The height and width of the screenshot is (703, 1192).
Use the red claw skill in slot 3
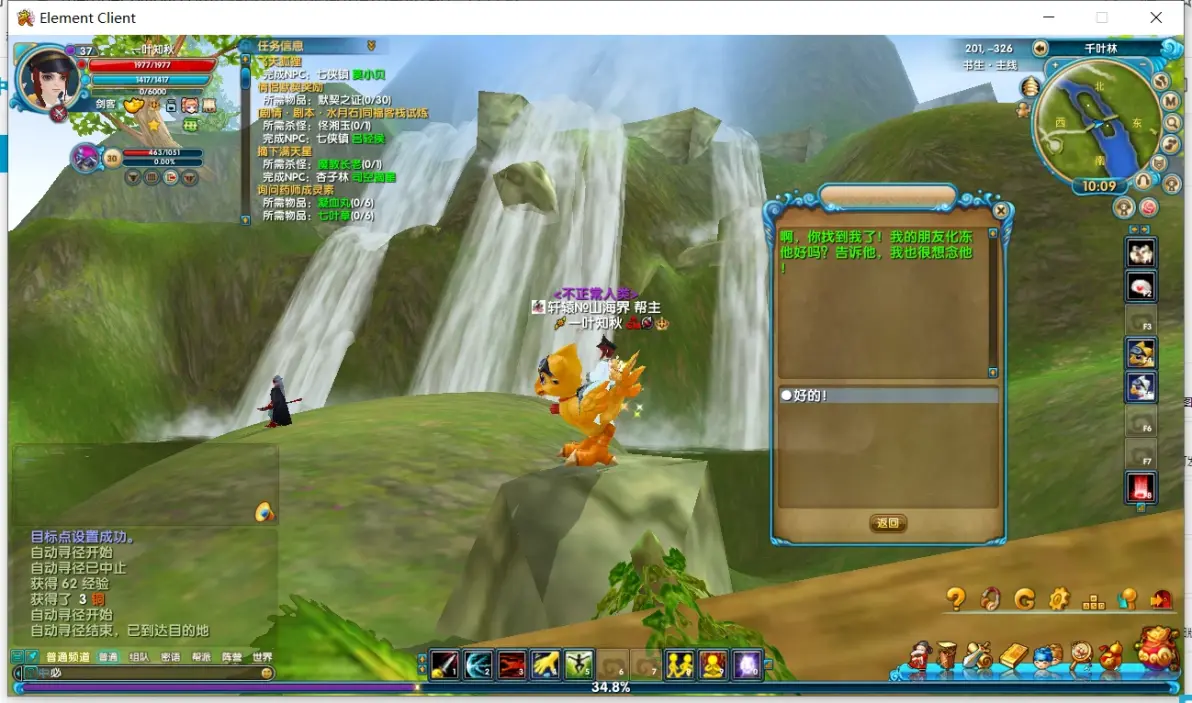pyautogui.click(x=512, y=664)
